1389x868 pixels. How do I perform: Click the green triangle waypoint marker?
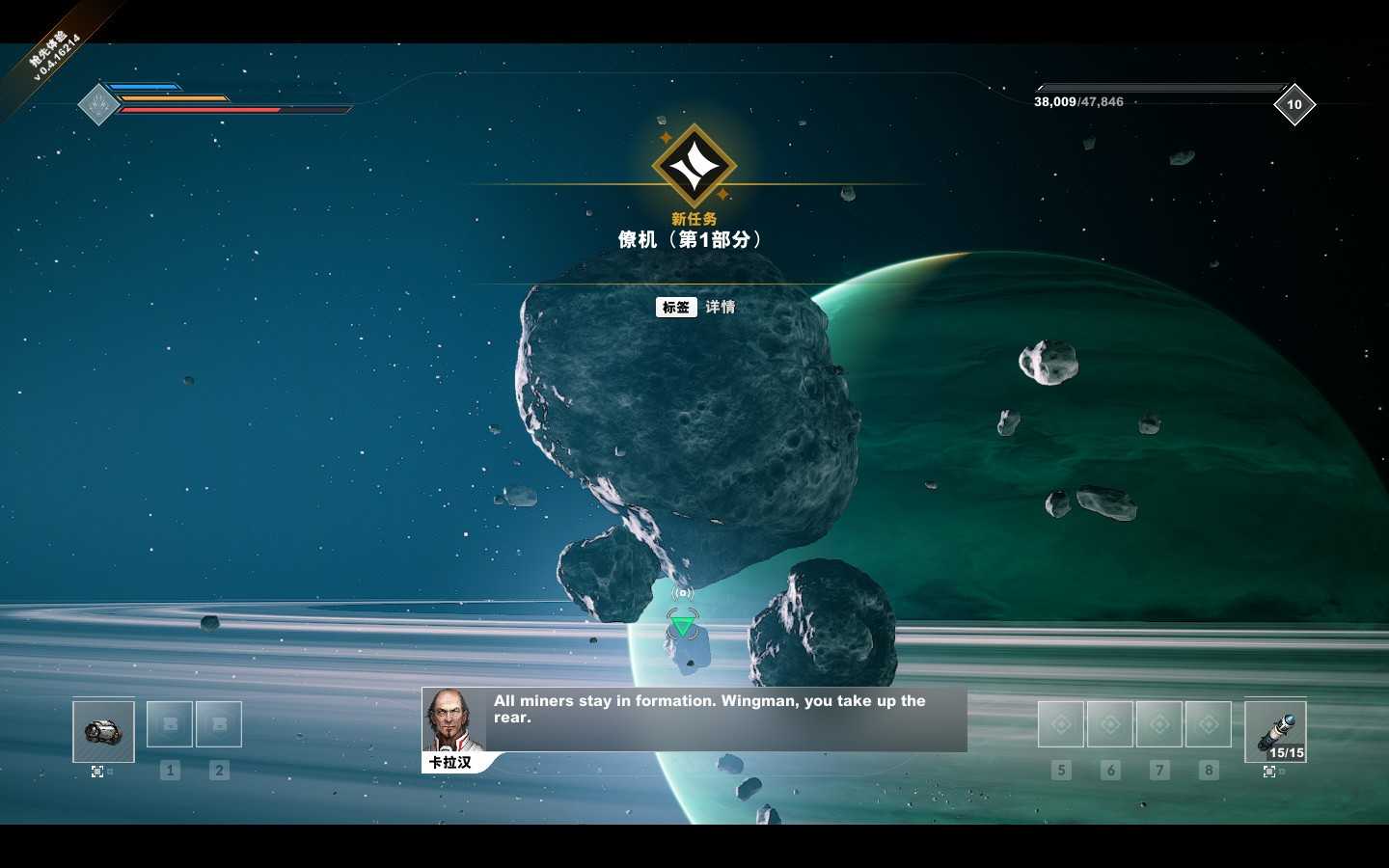tap(682, 627)
